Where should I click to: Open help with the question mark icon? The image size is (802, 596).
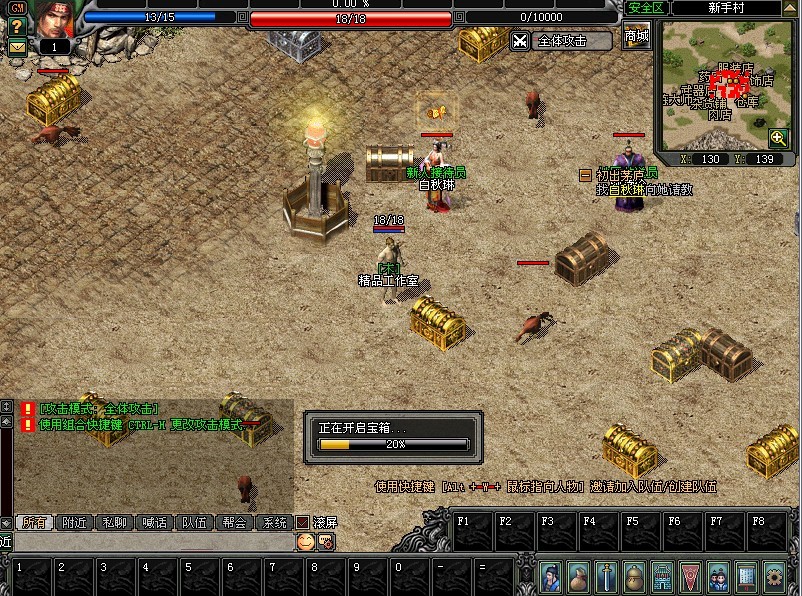[x=17, y=27]
